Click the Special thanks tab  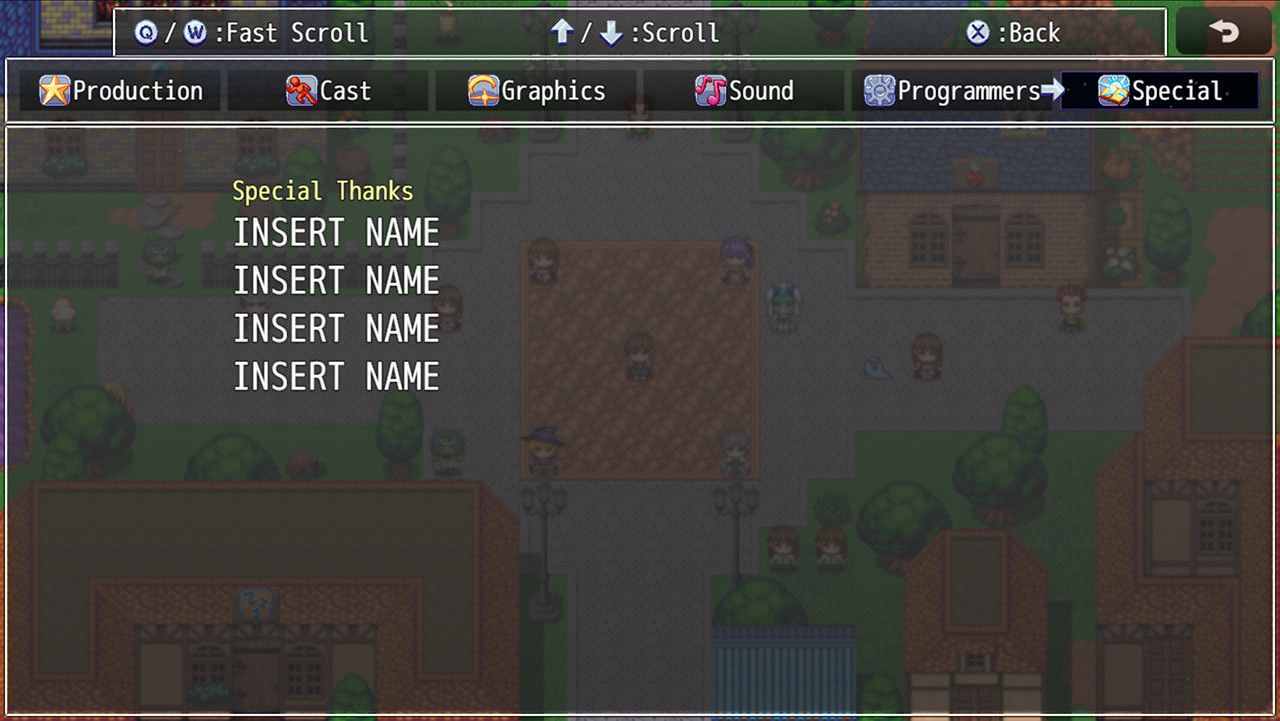tap(1160, 91)
